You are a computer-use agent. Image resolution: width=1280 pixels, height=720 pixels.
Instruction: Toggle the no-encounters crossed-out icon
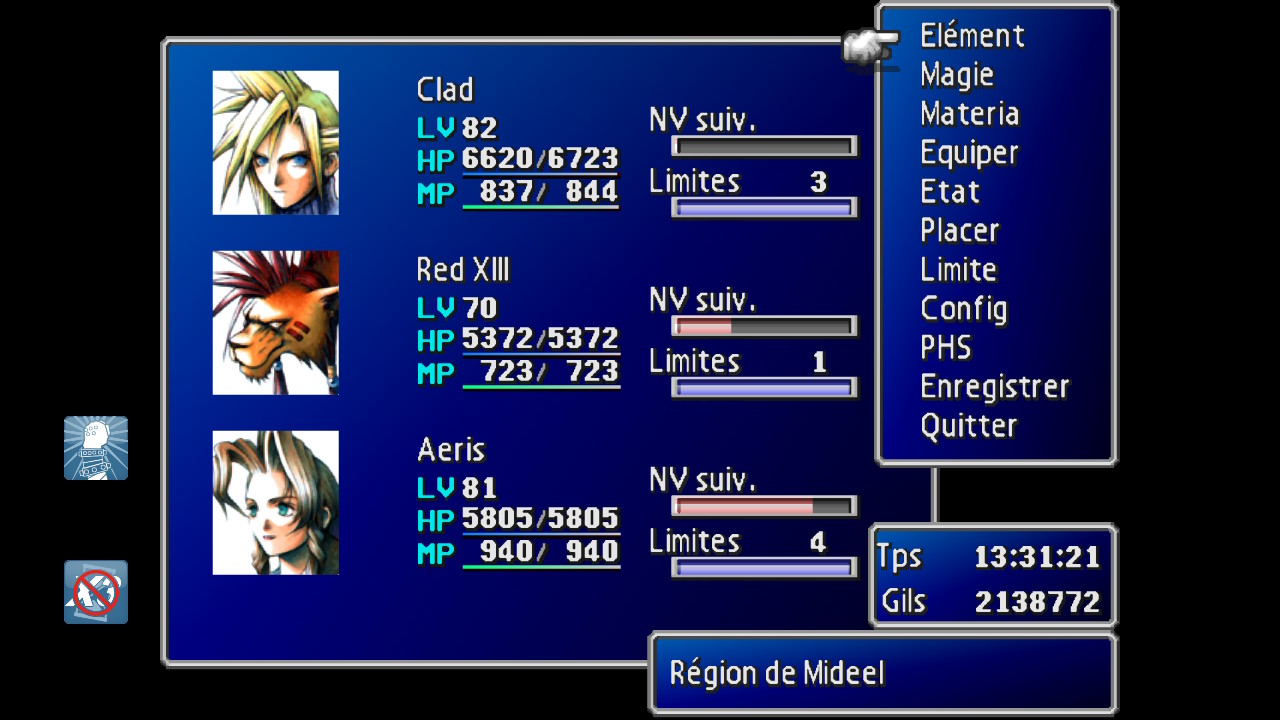(x=96, y=592)
